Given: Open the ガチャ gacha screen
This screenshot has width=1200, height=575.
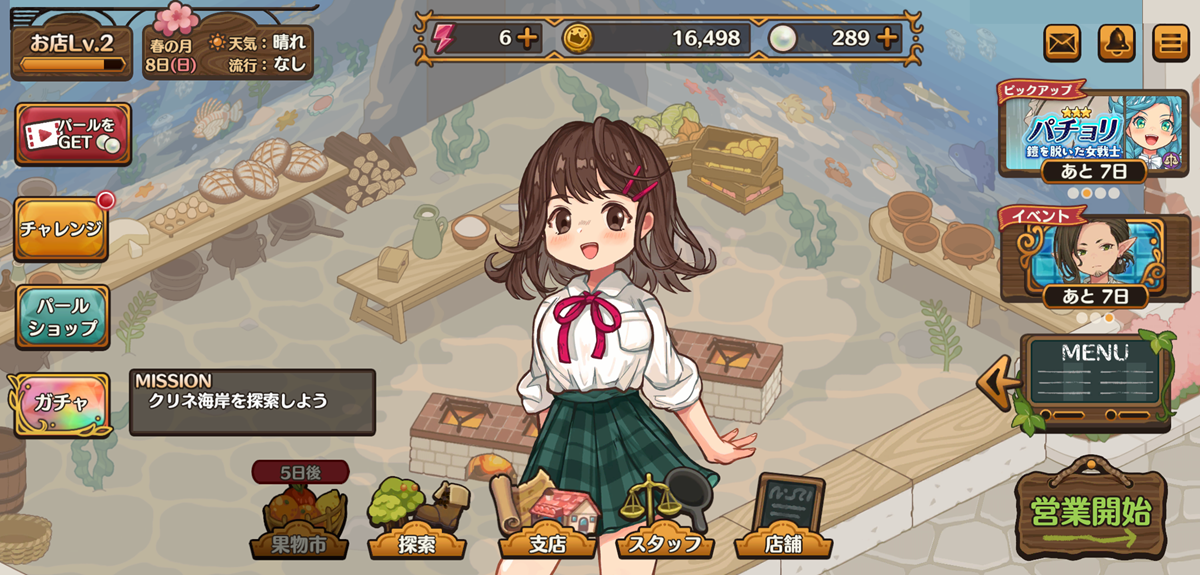Looking at the screenshot, I should coord(60,403).
